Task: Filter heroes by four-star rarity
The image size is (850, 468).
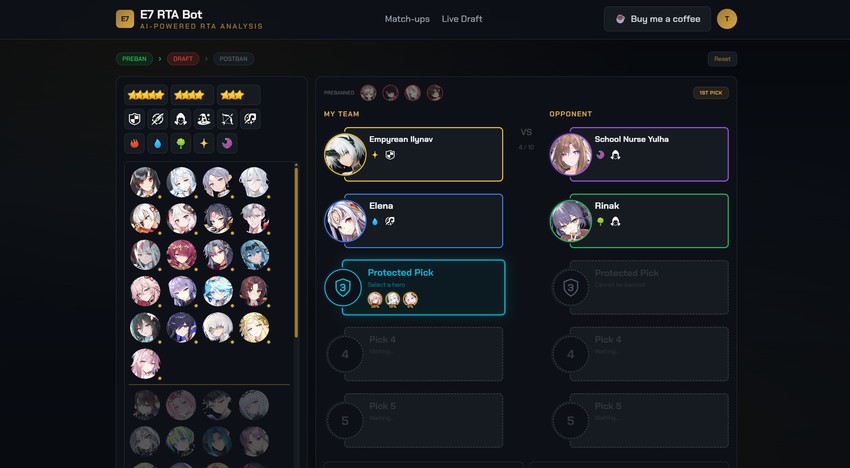Action: [x=191, y=95]
